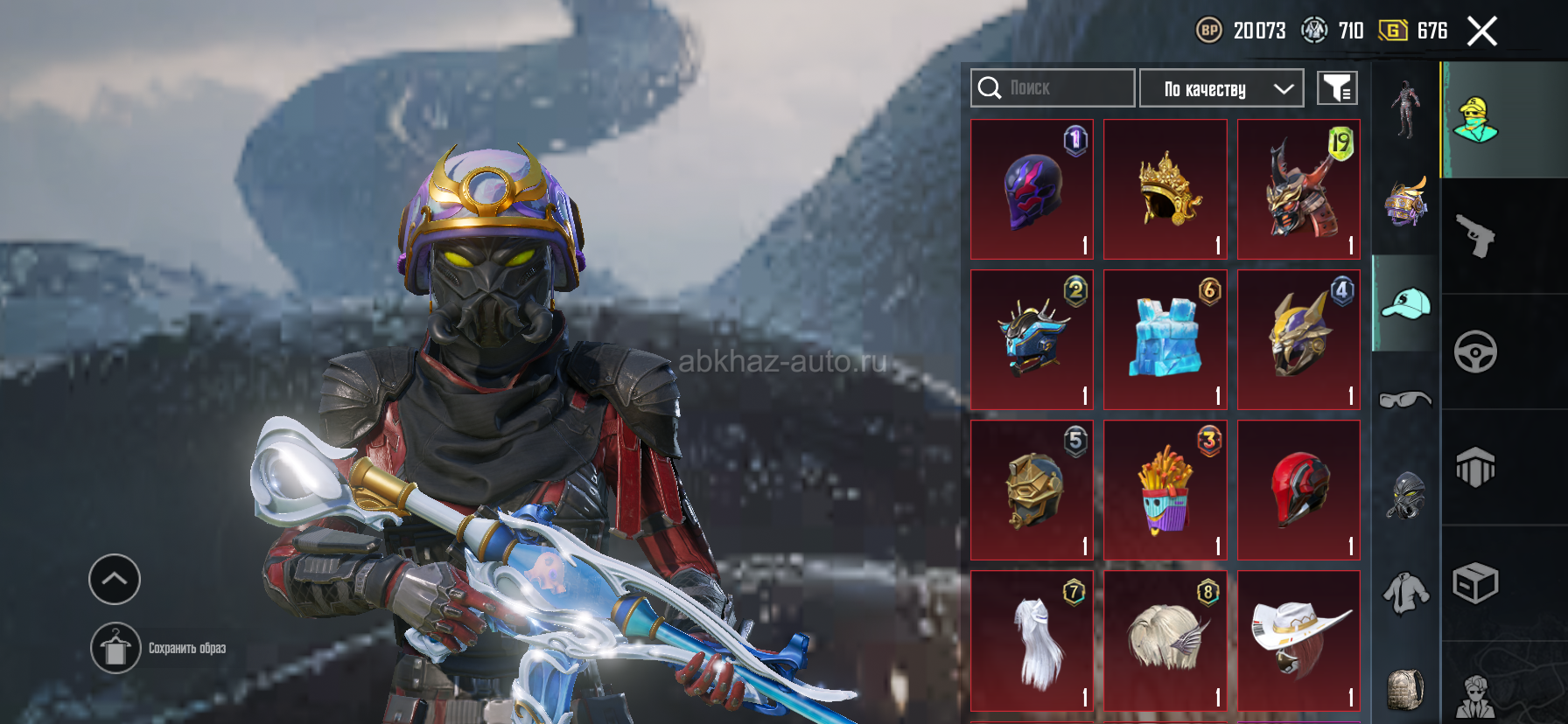This screenshot has height=724, width=1568.
Task: Pick the french fries hat
Action: click(1165, 491)
